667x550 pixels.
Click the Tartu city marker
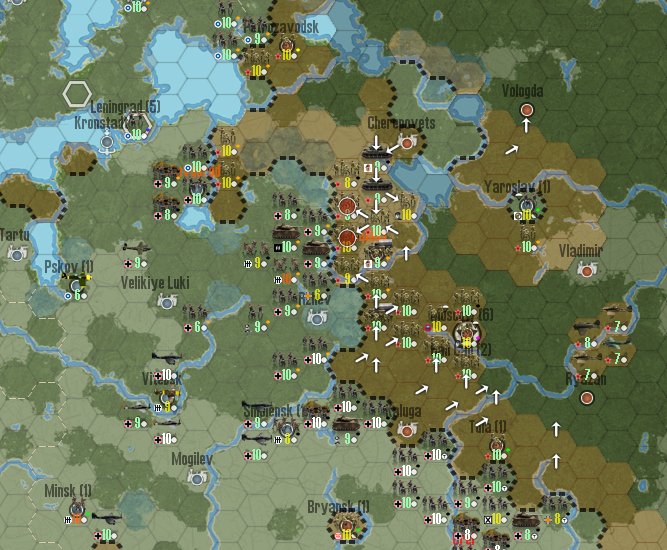tap(16, 254)
